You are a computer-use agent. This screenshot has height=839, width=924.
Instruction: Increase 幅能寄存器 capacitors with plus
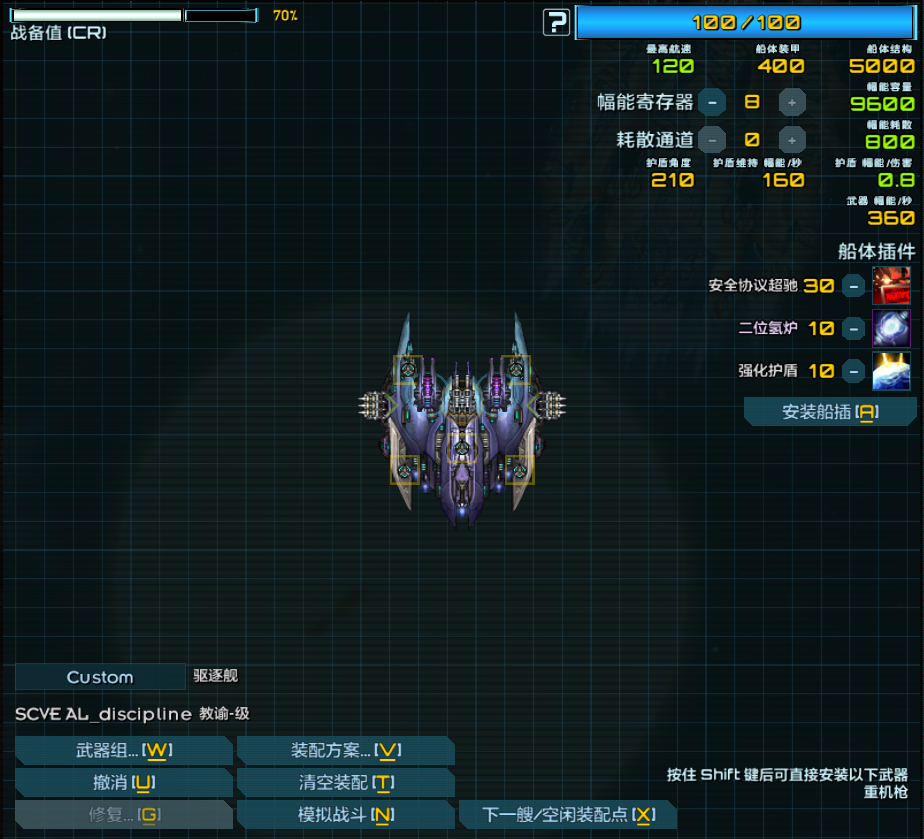[x=792, y=102]
